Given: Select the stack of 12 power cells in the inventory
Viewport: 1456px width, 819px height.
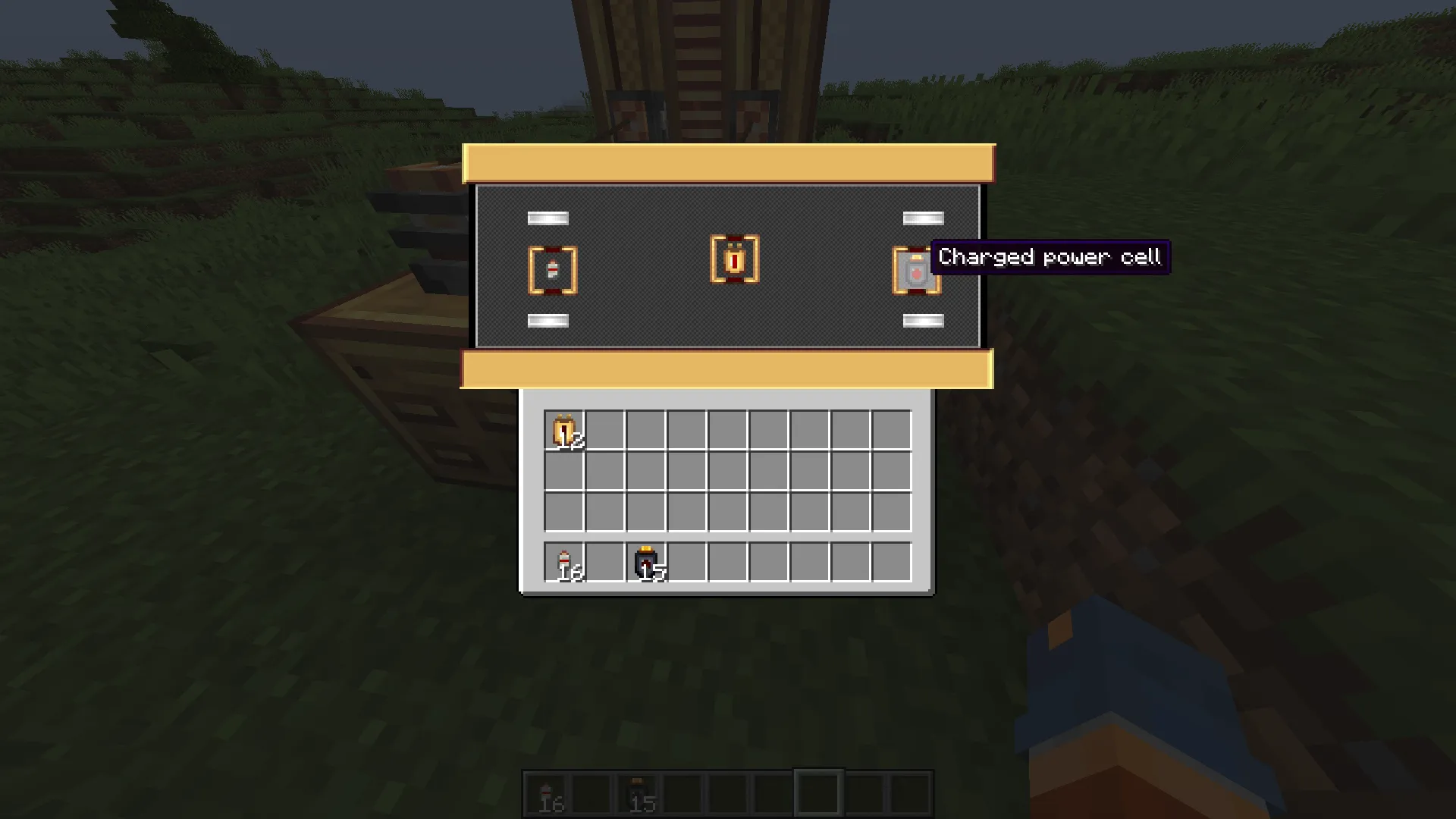Looking at the screenshot, I should (564, 428).
